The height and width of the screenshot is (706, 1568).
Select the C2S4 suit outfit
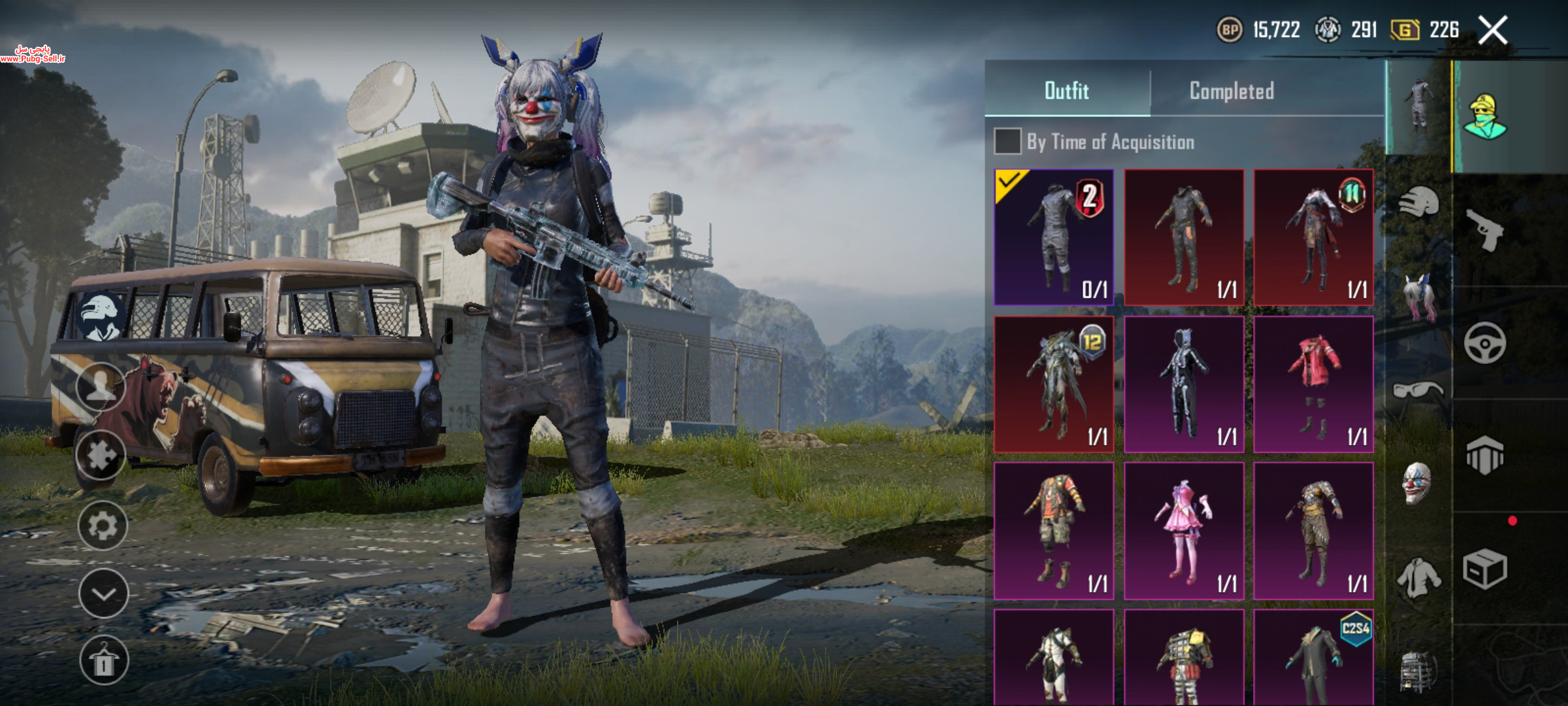point(1313,657)
